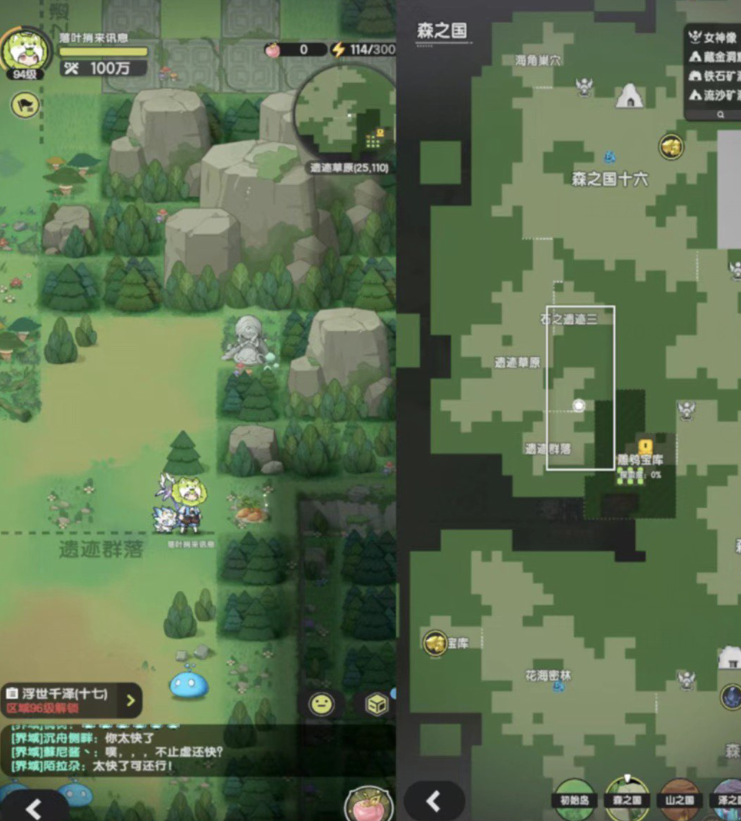Open the player avatar profile
741x821 pixels.
tap(25, 50)
